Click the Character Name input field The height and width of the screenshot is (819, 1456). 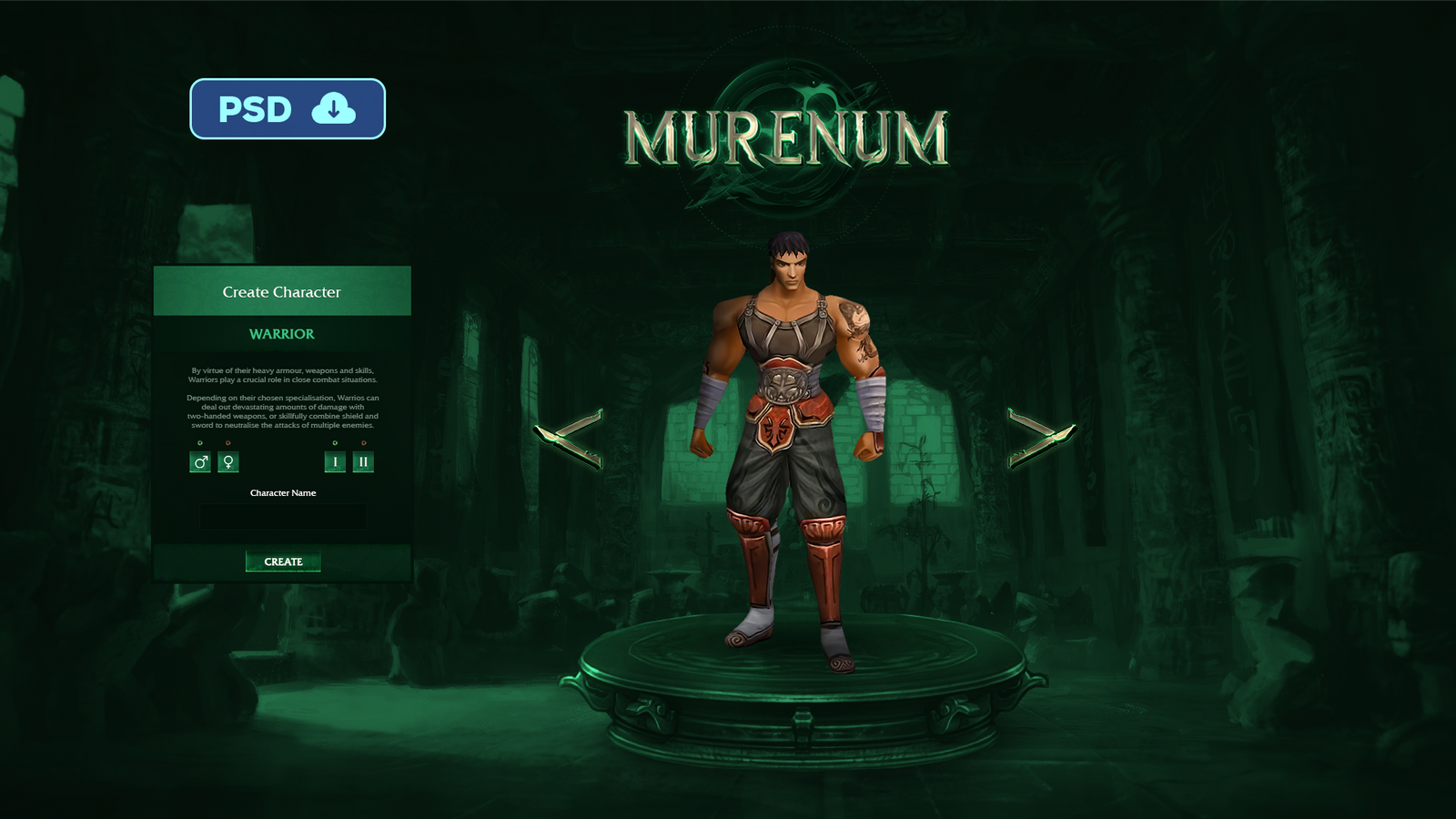[282, 517]
